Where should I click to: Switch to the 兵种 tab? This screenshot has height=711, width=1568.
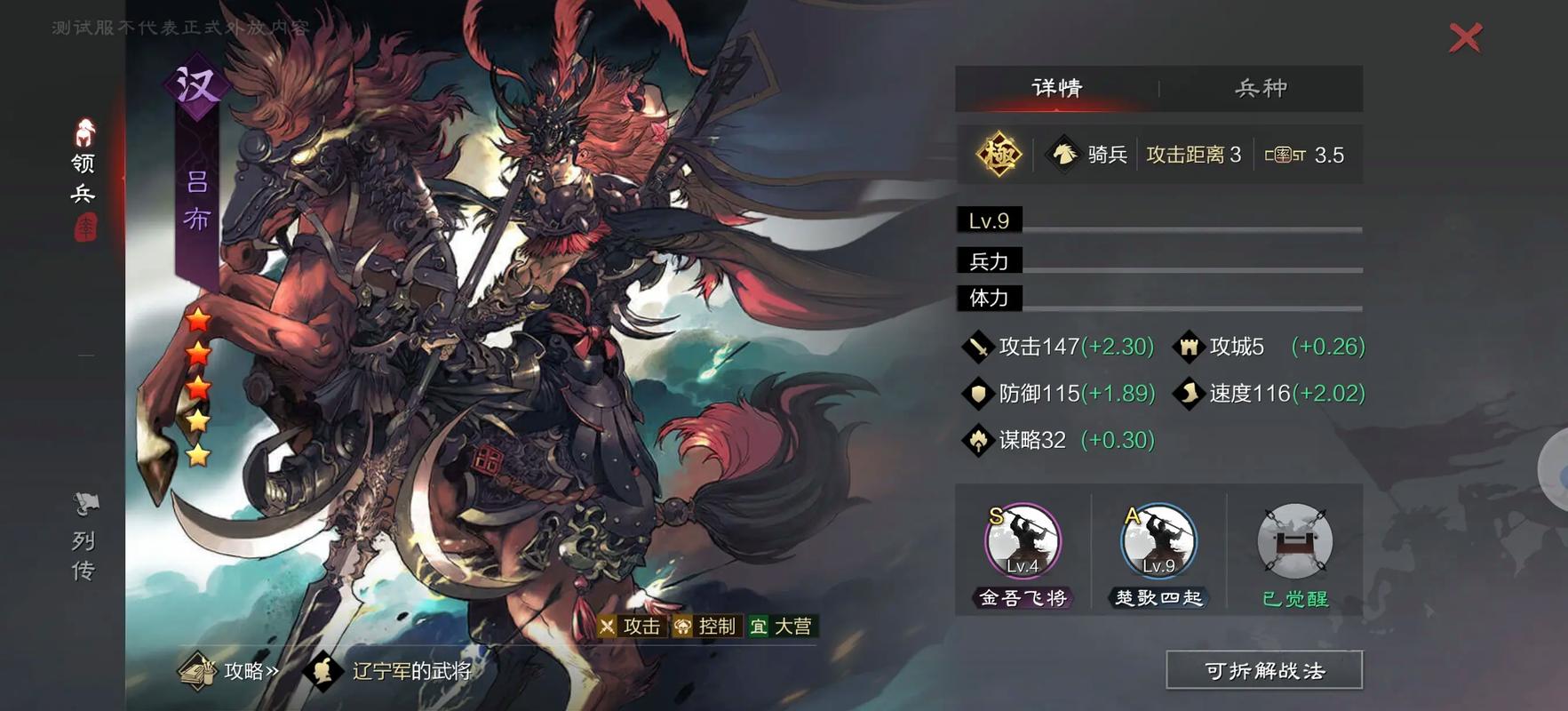click(1261, 88)
